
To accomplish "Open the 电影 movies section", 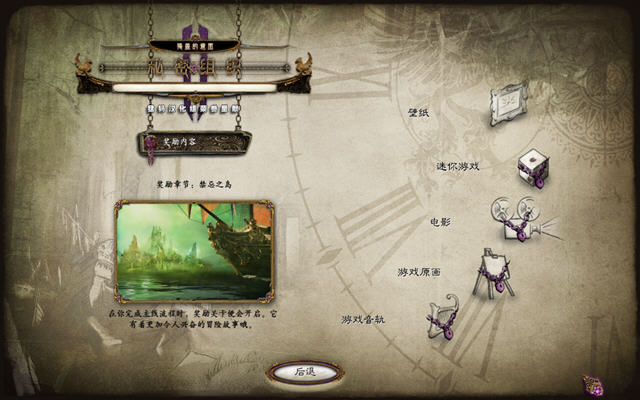I will [516, 218].
